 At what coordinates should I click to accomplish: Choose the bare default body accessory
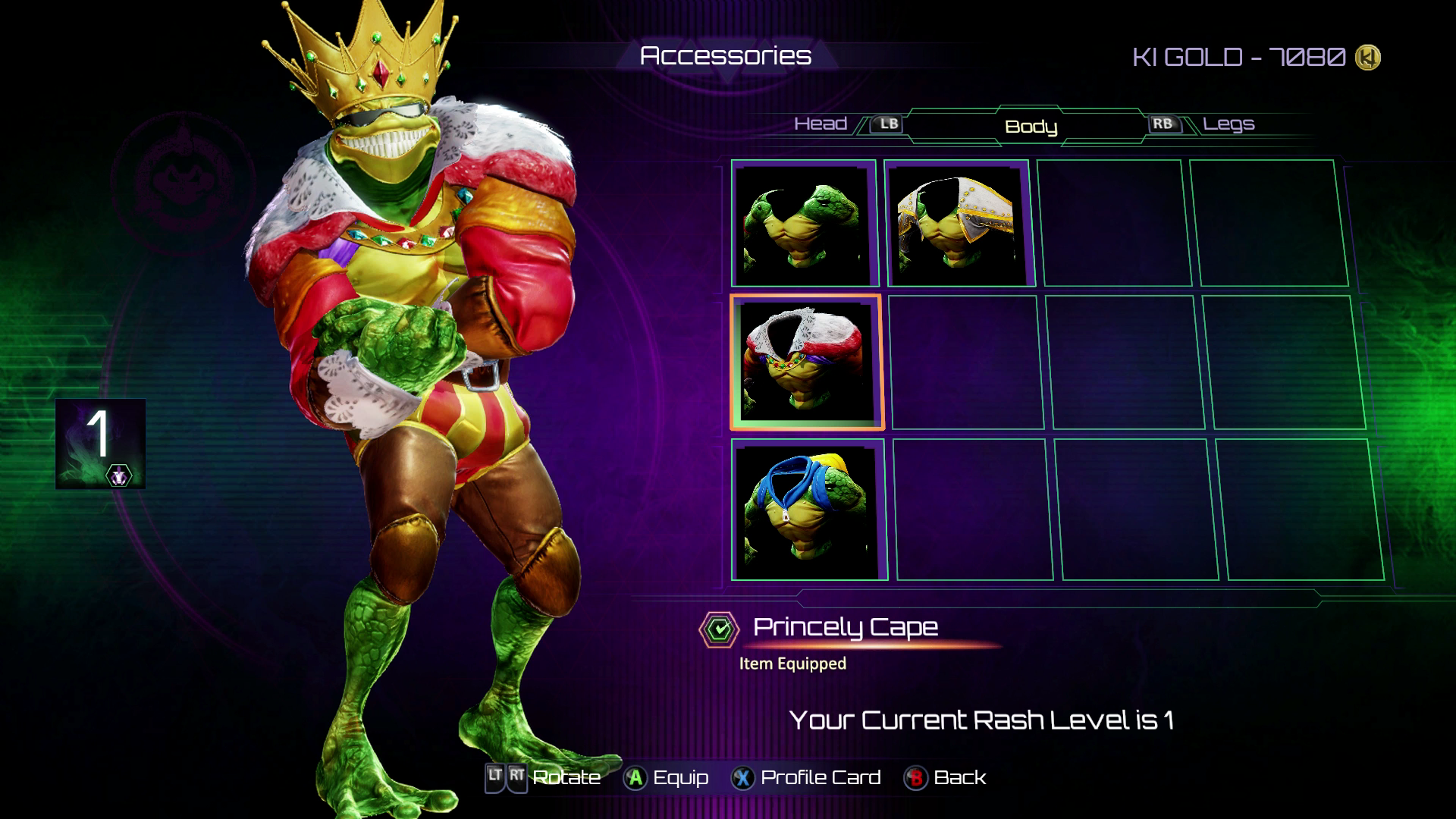click(x=804, y=223)
